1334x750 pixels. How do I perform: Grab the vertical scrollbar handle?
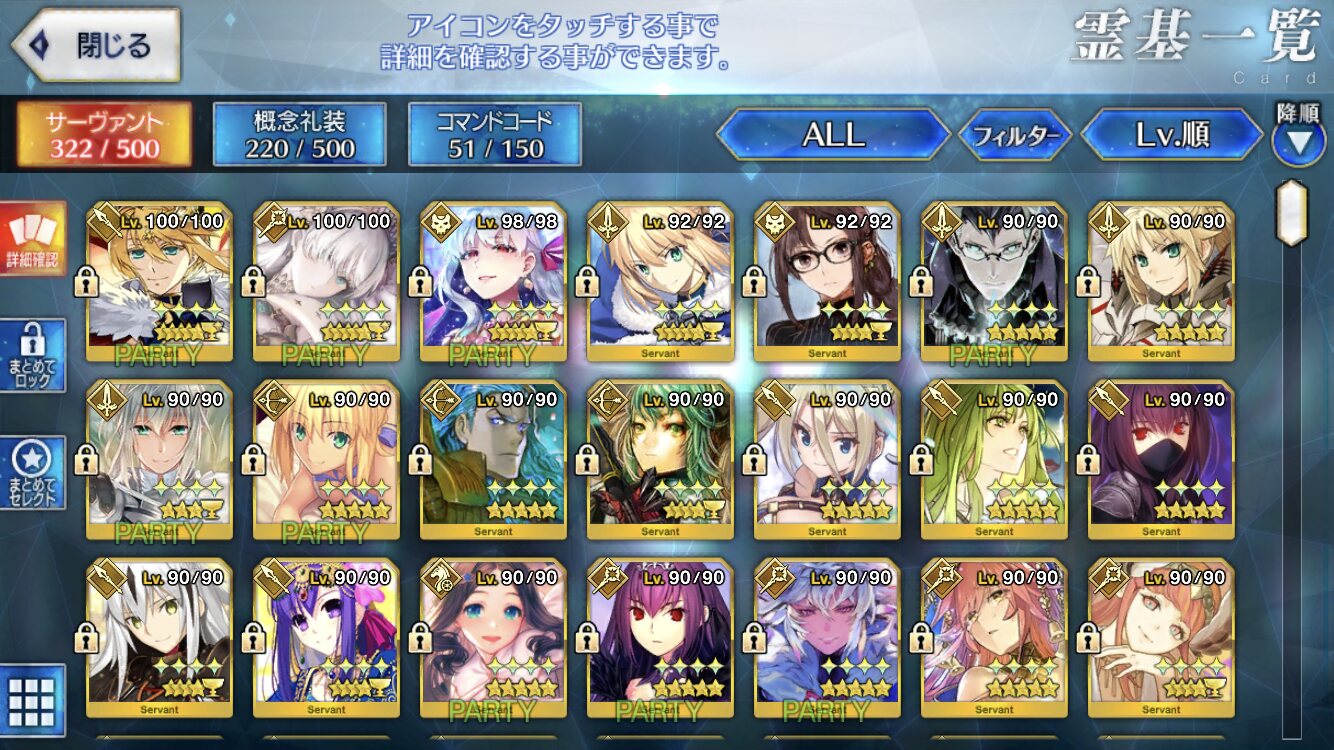[1292, 213]
